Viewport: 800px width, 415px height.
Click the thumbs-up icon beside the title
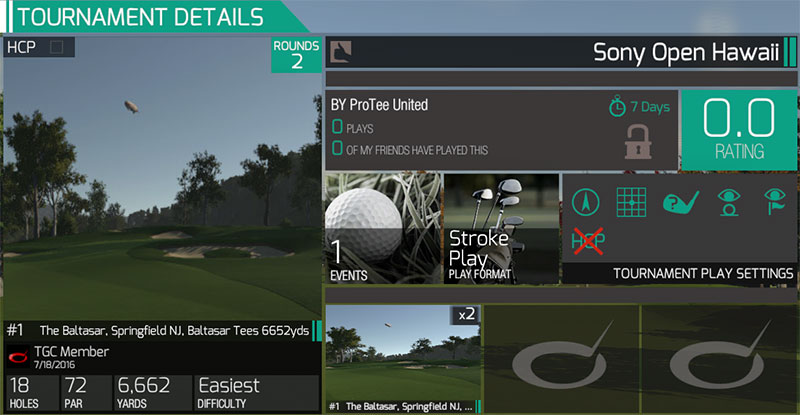tap(342, 51)
